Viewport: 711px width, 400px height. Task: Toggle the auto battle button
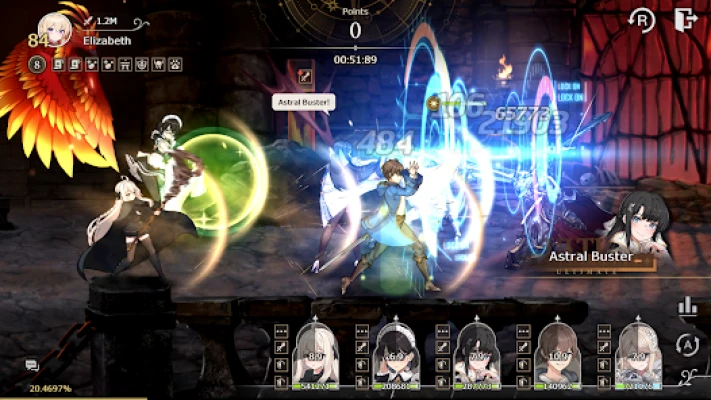[x=686, y=343]
